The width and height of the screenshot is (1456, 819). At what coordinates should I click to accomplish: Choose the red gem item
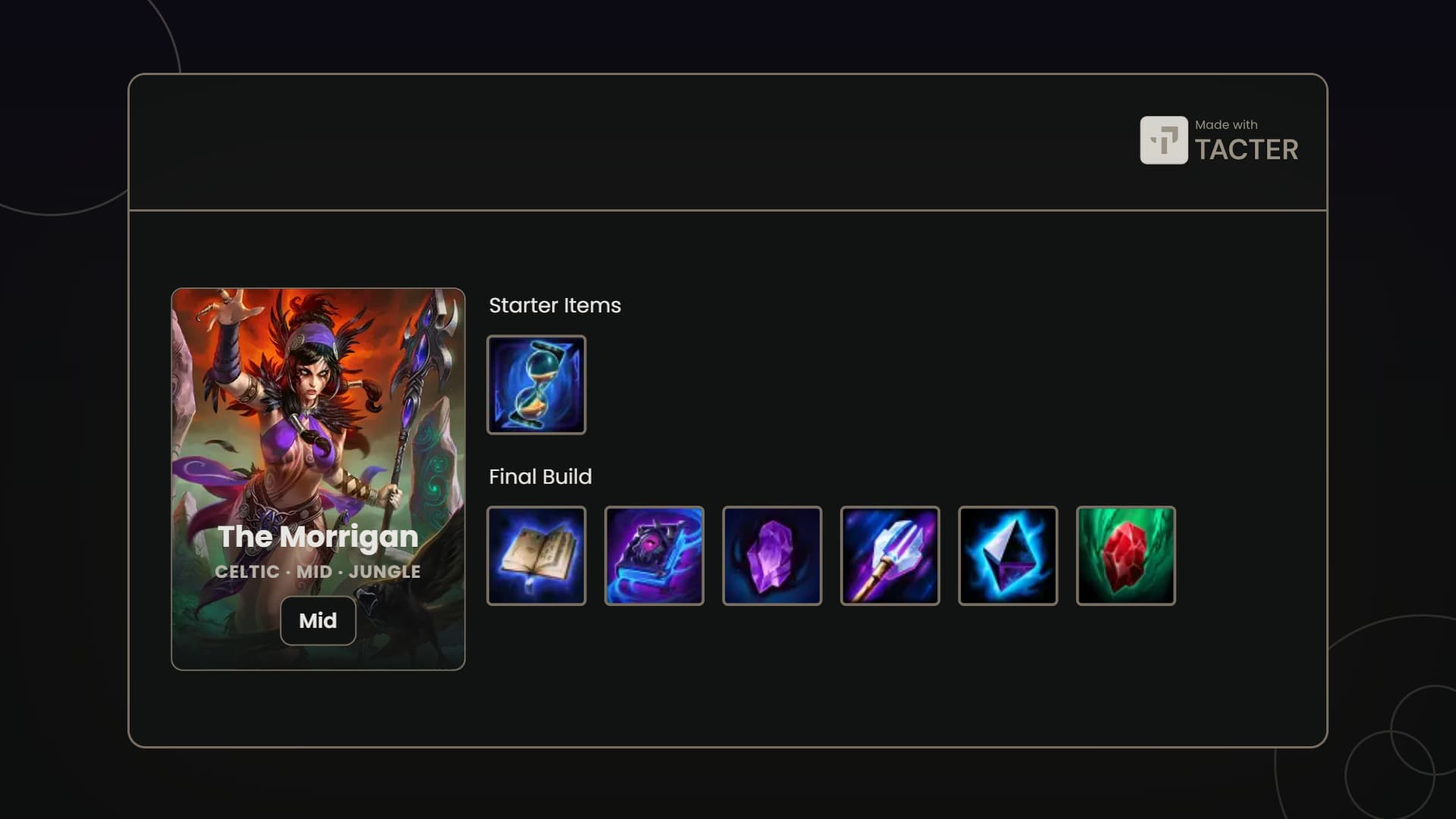1125,556
